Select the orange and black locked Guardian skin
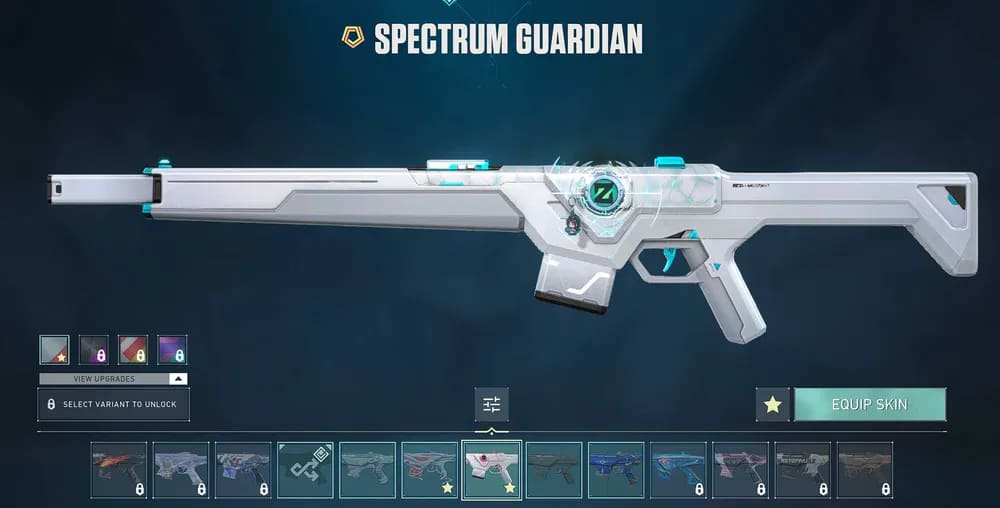 [119, 469]
